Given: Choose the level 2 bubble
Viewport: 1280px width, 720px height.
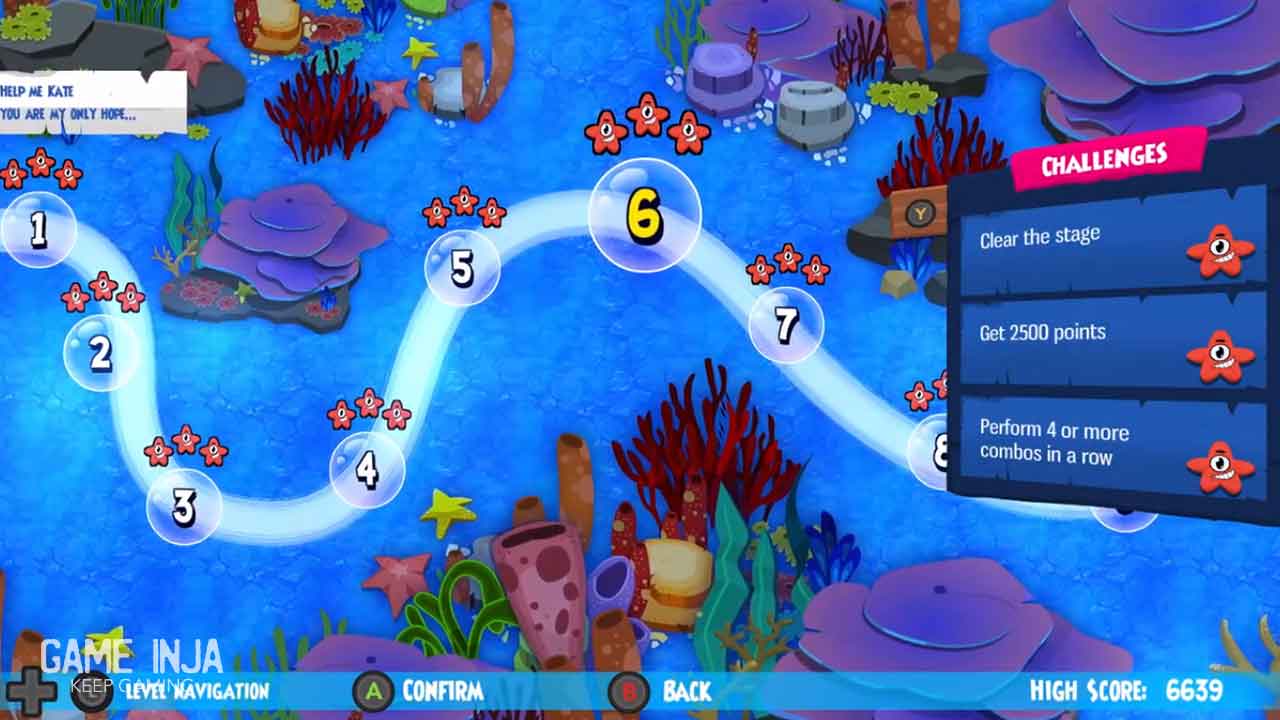Looking at the screenshot, I should [101, 353].
